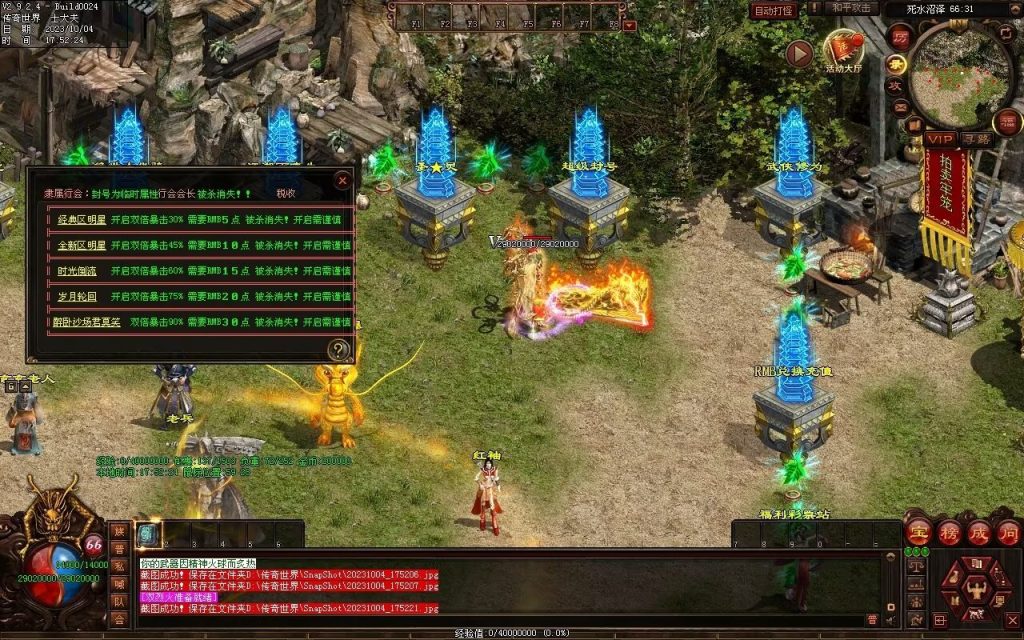
Task: Select the 醉卧沙场君莫笑 title option
Action: click(88, 323)
